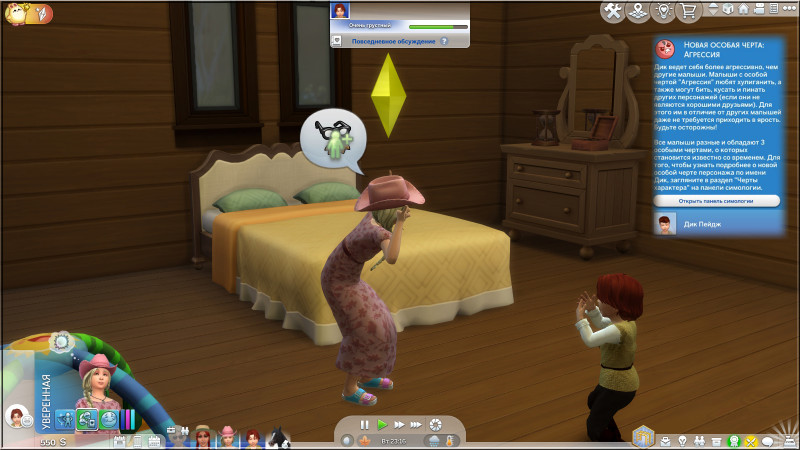Select the red-haired Sim in the household bar
800x450 pixels.
click(252, 436)
